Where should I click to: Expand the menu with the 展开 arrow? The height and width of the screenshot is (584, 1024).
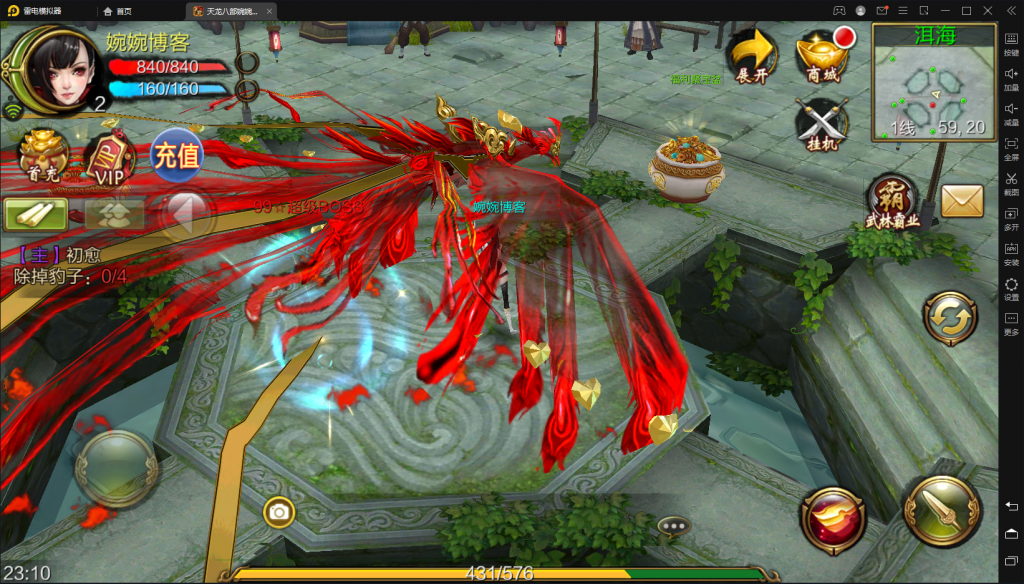[753, 56]
